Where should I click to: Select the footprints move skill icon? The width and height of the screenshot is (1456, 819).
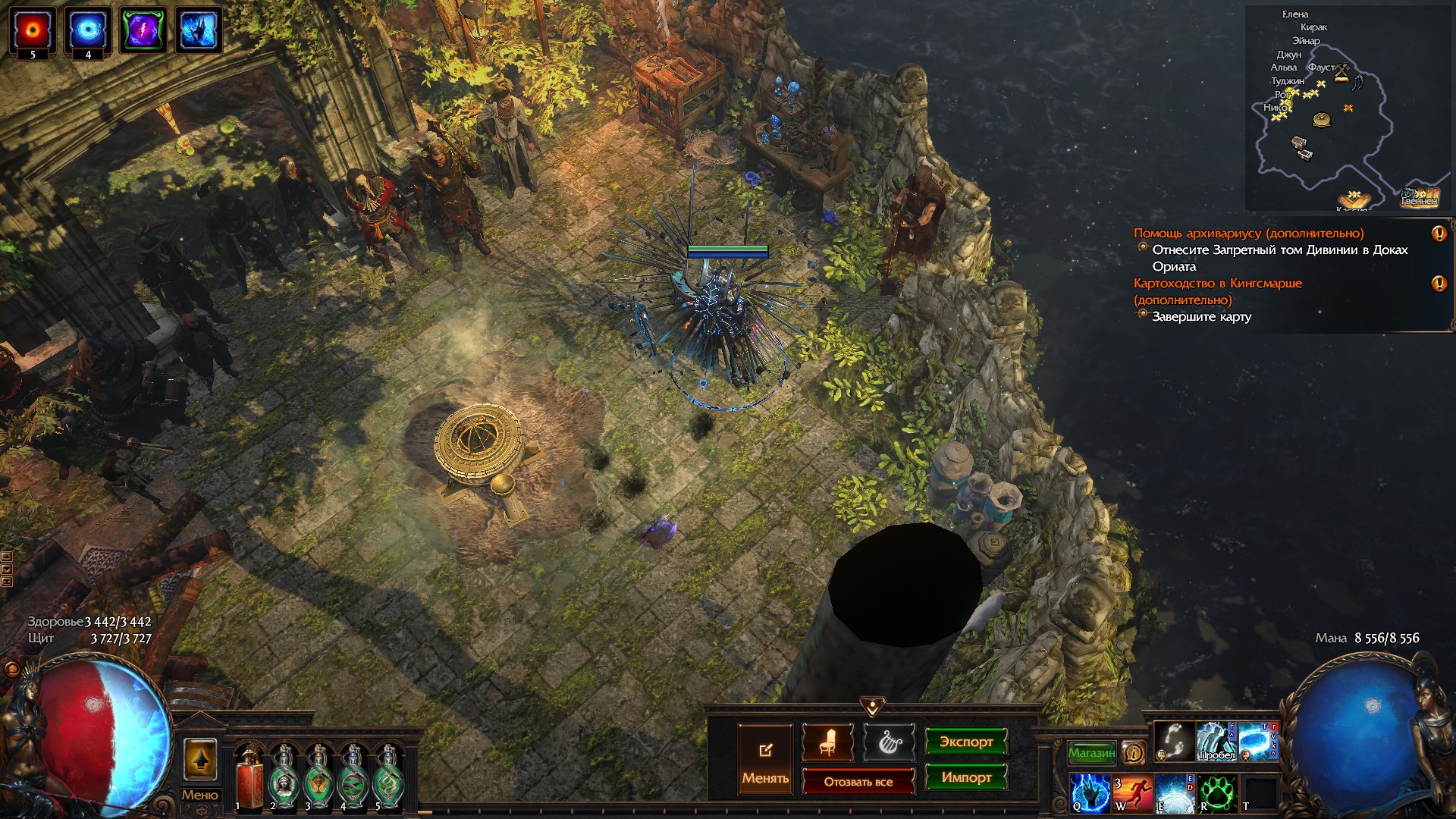[1175, 742]
